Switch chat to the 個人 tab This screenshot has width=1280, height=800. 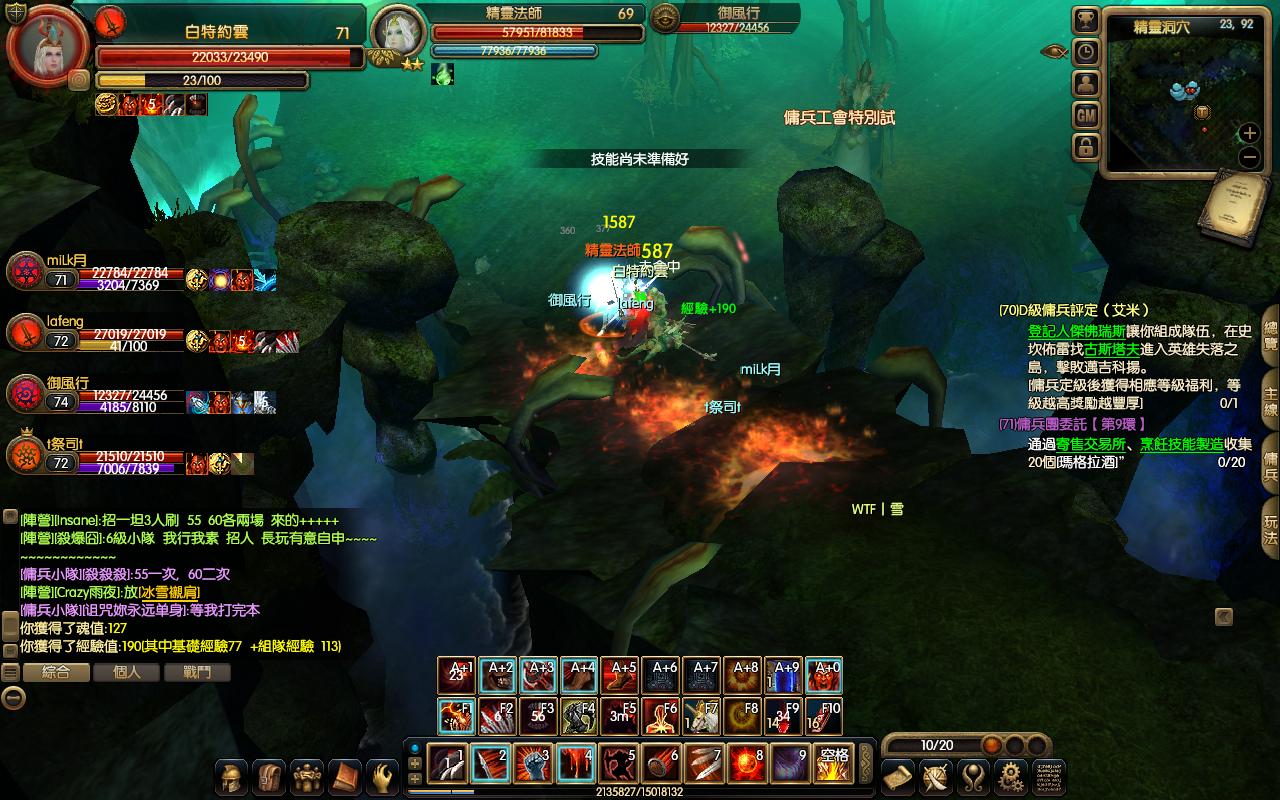126,672
